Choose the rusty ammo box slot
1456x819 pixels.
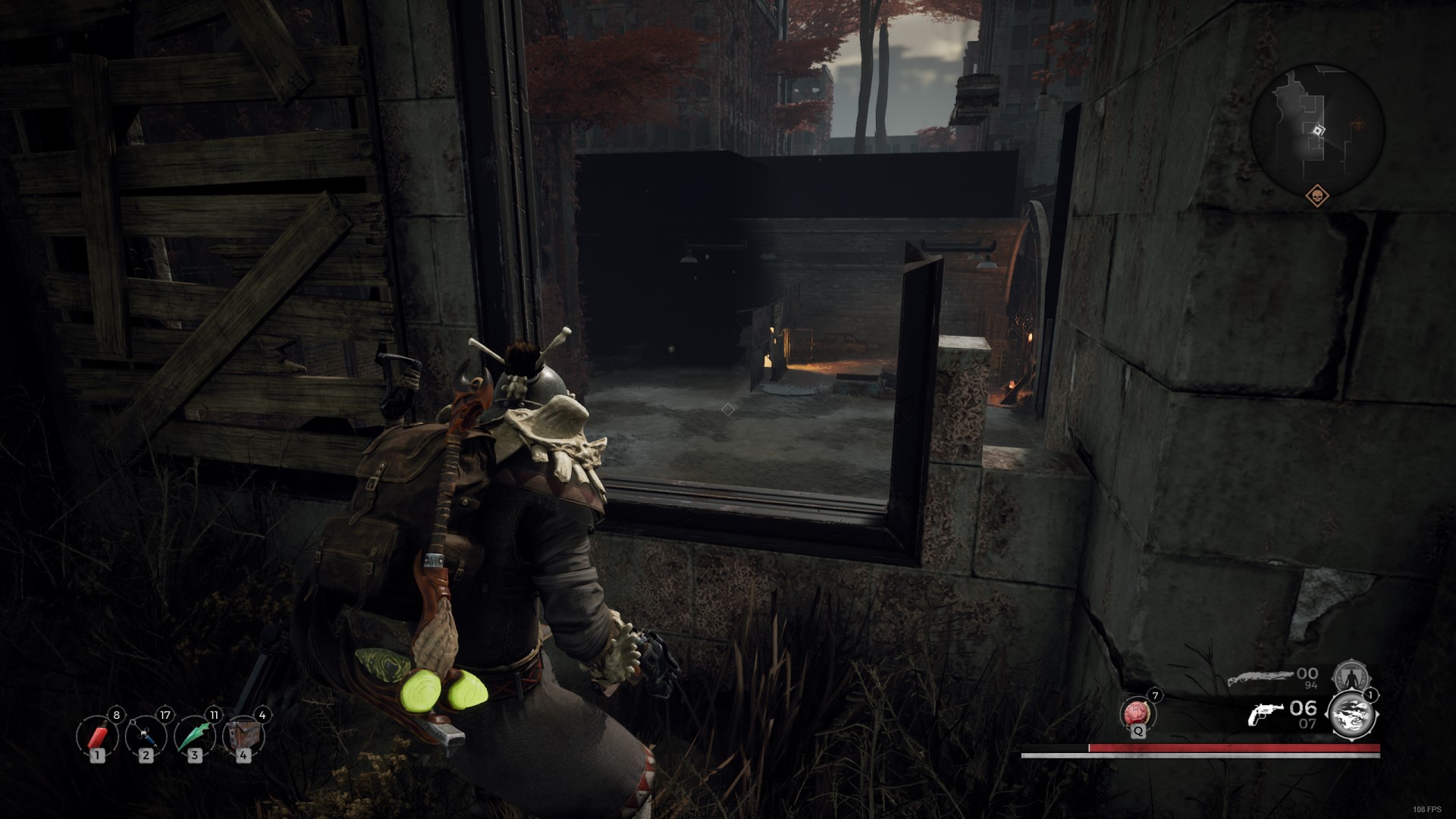pos(243,735)
